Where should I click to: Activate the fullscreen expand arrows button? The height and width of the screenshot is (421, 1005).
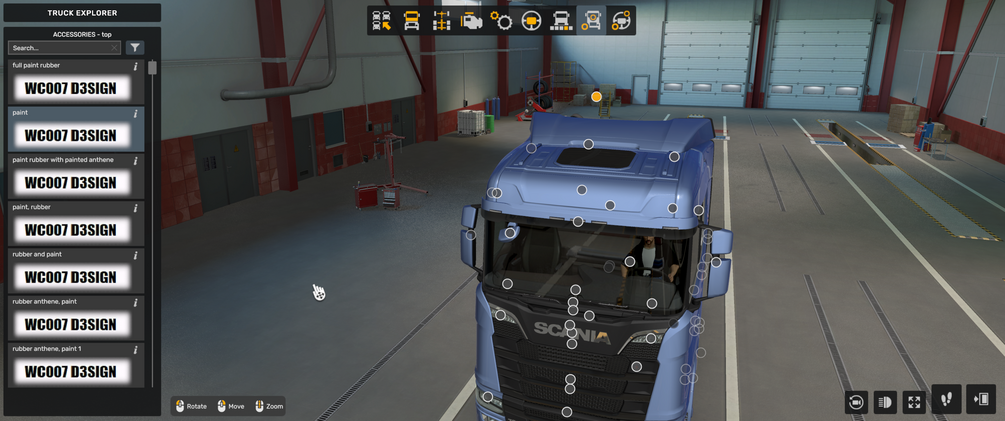[x=914, y=402]
